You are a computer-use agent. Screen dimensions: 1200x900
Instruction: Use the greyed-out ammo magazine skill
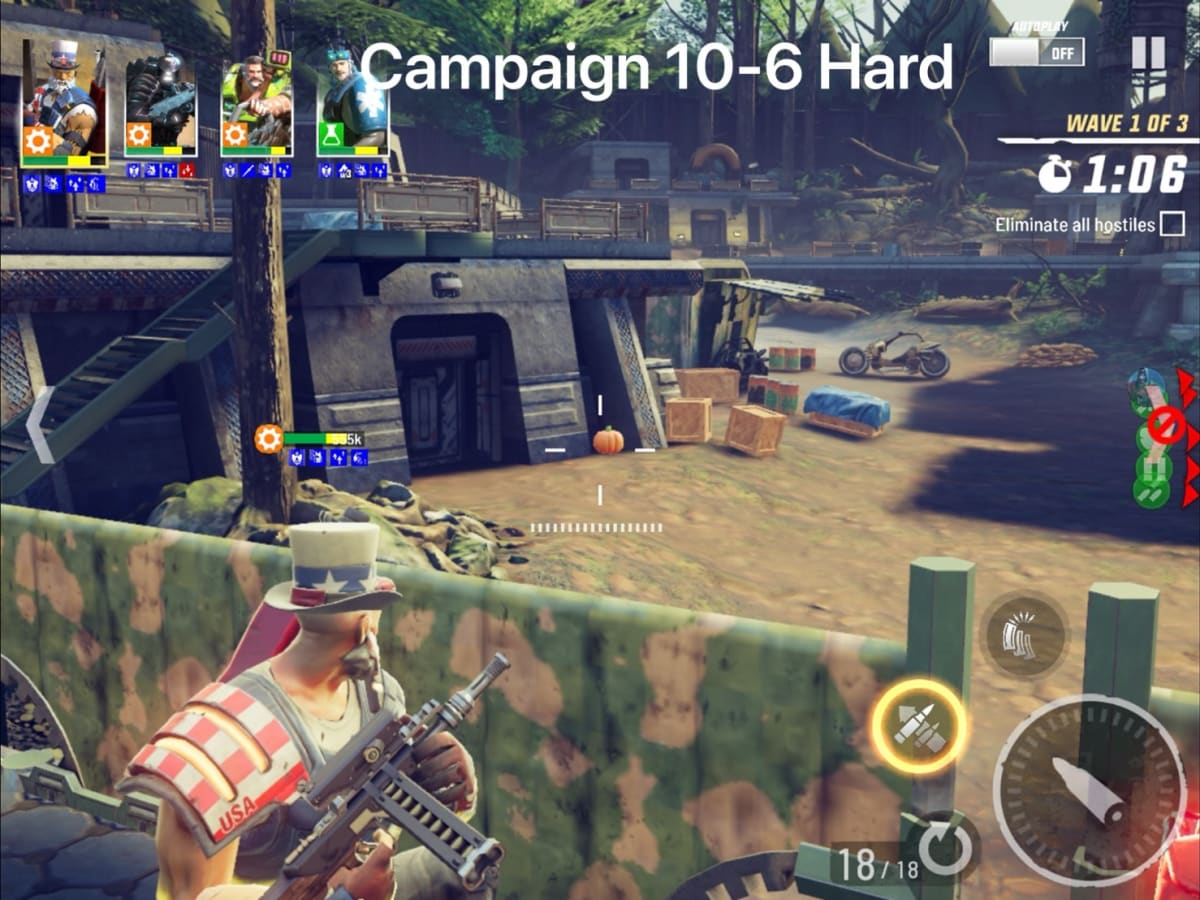1025,637
